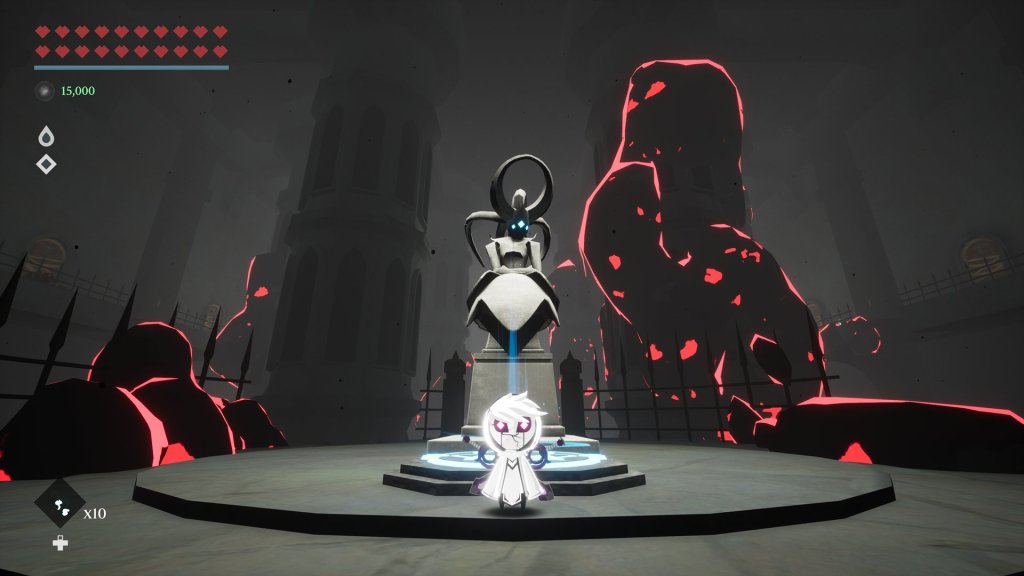Use the consumable item slot marked x10
Screen dimensions: 1024x576
tap(60, 504)
